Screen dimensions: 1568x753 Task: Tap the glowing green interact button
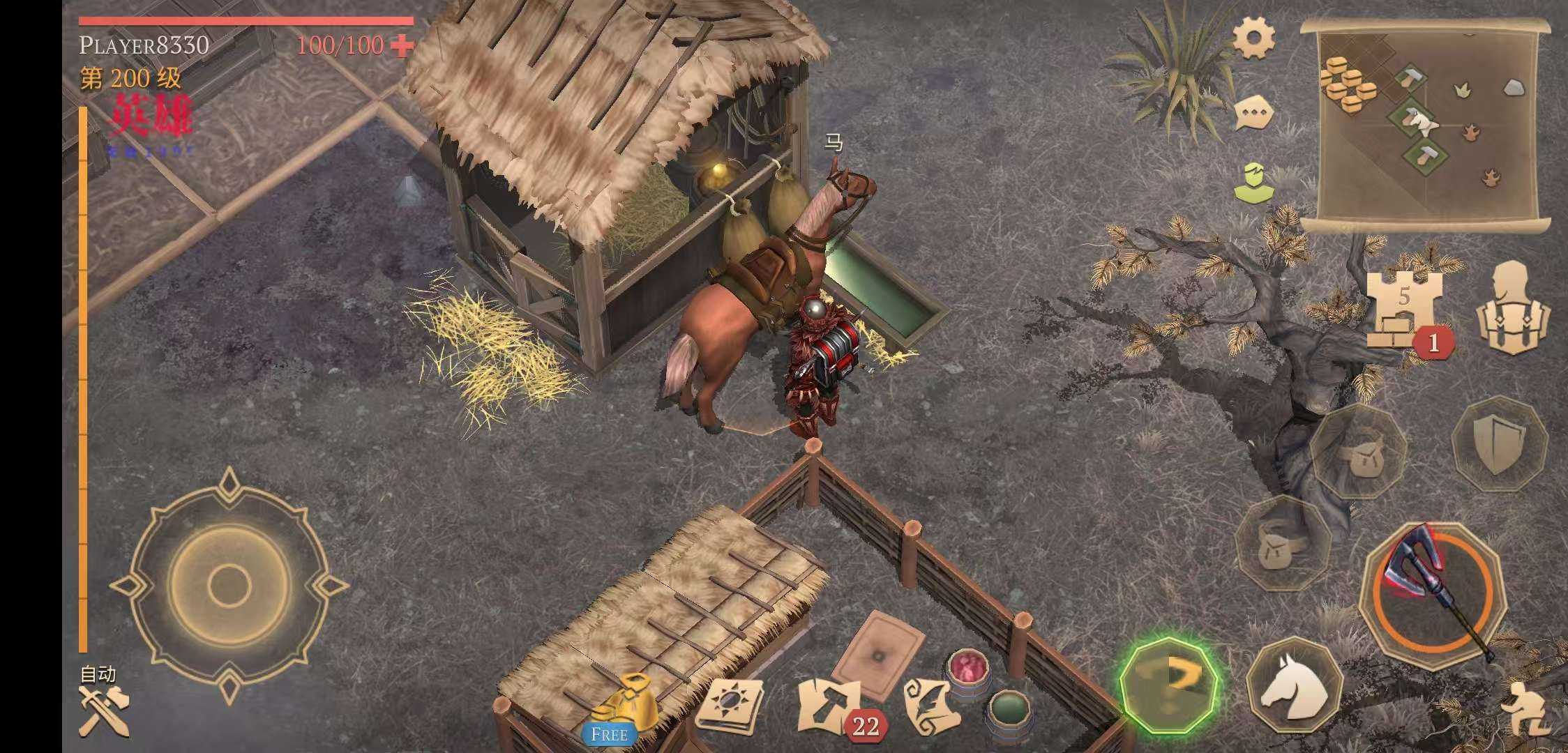tap(1170, 685)
